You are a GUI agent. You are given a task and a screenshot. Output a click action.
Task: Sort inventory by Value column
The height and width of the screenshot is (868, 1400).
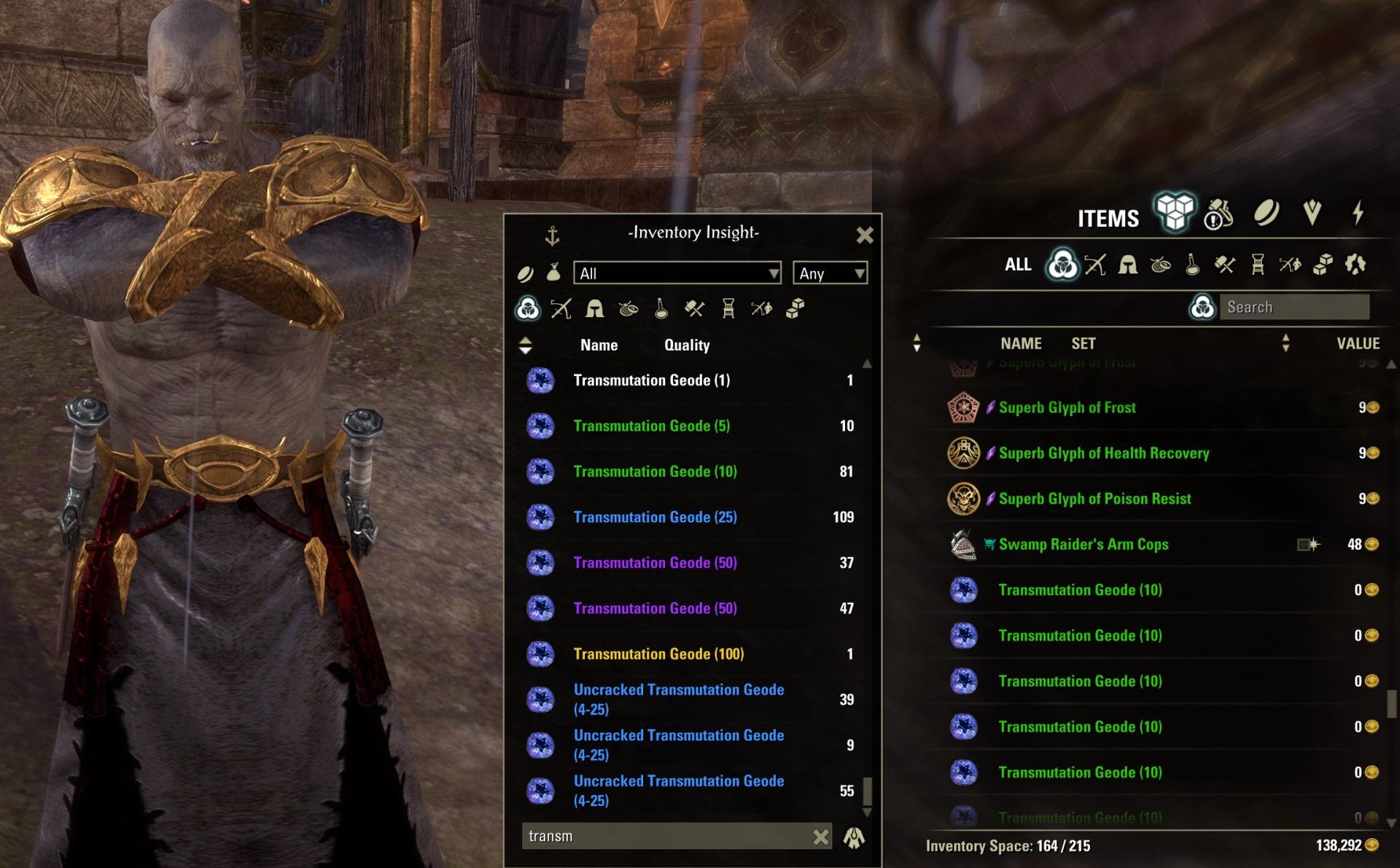coord(1357,343)
